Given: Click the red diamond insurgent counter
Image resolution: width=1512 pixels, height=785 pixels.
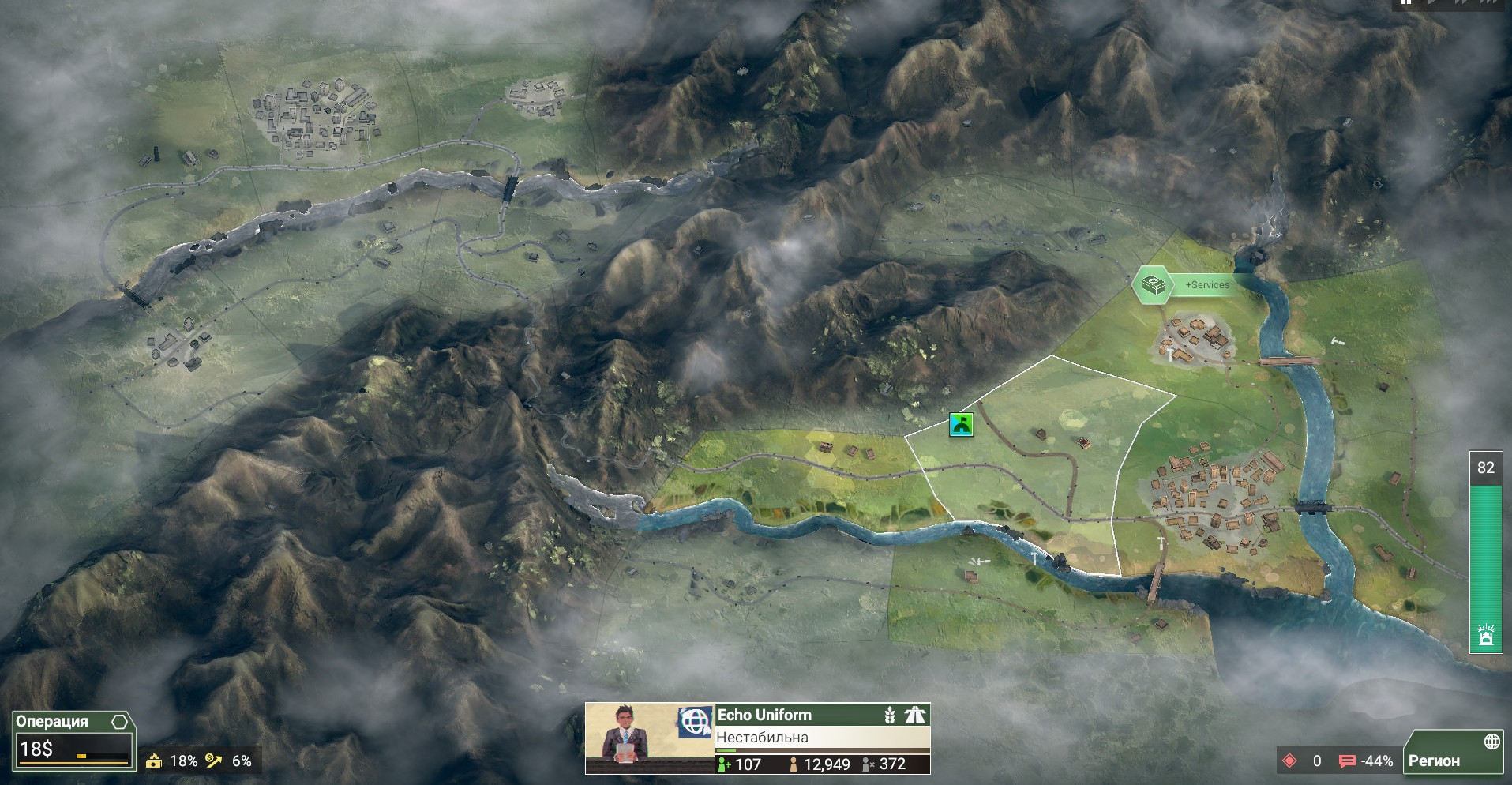Looking at the screenshot, I should (1289, 761).
